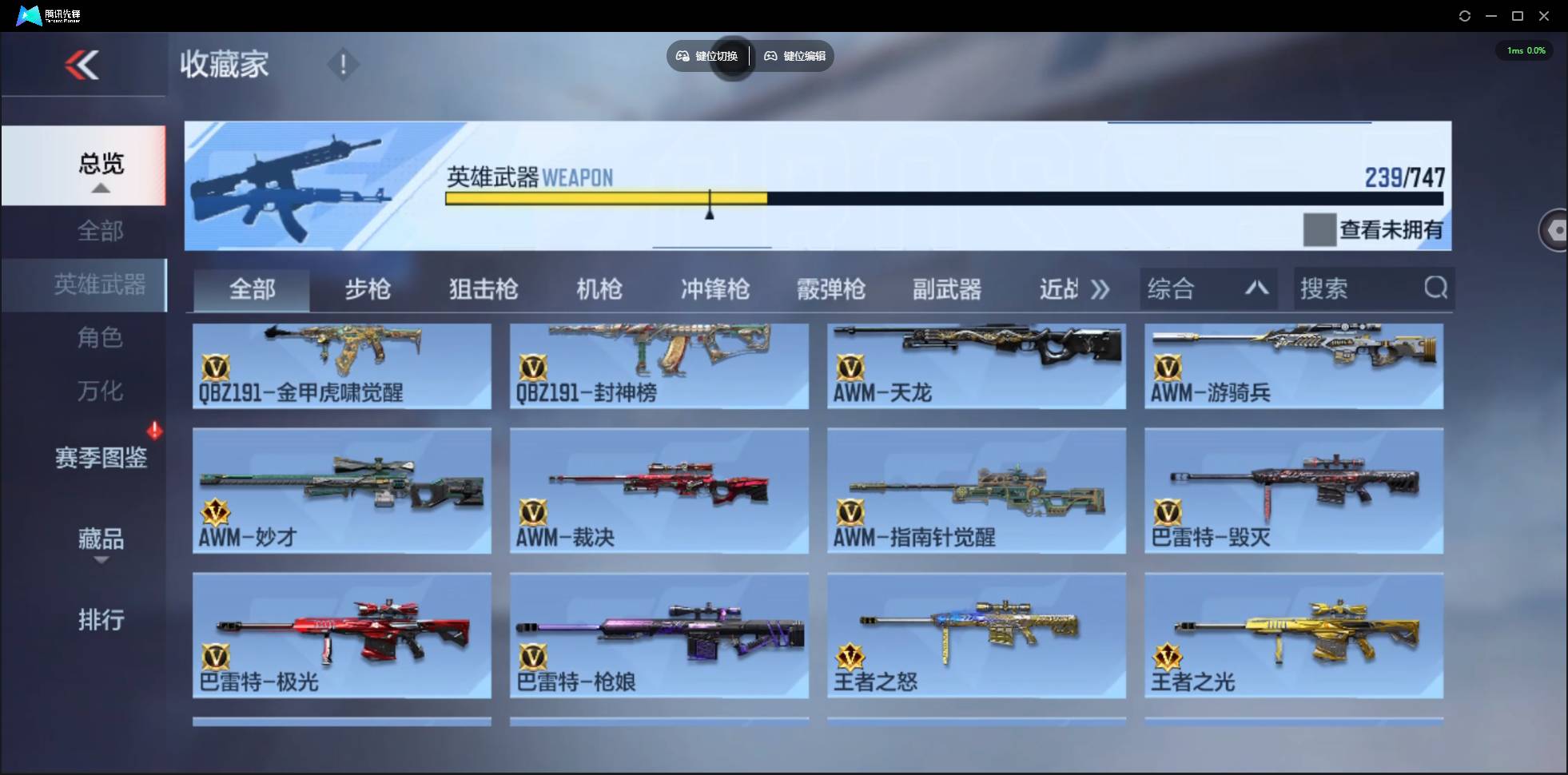Select the 赛季图鉴 section with red badge

click(101, 457)
